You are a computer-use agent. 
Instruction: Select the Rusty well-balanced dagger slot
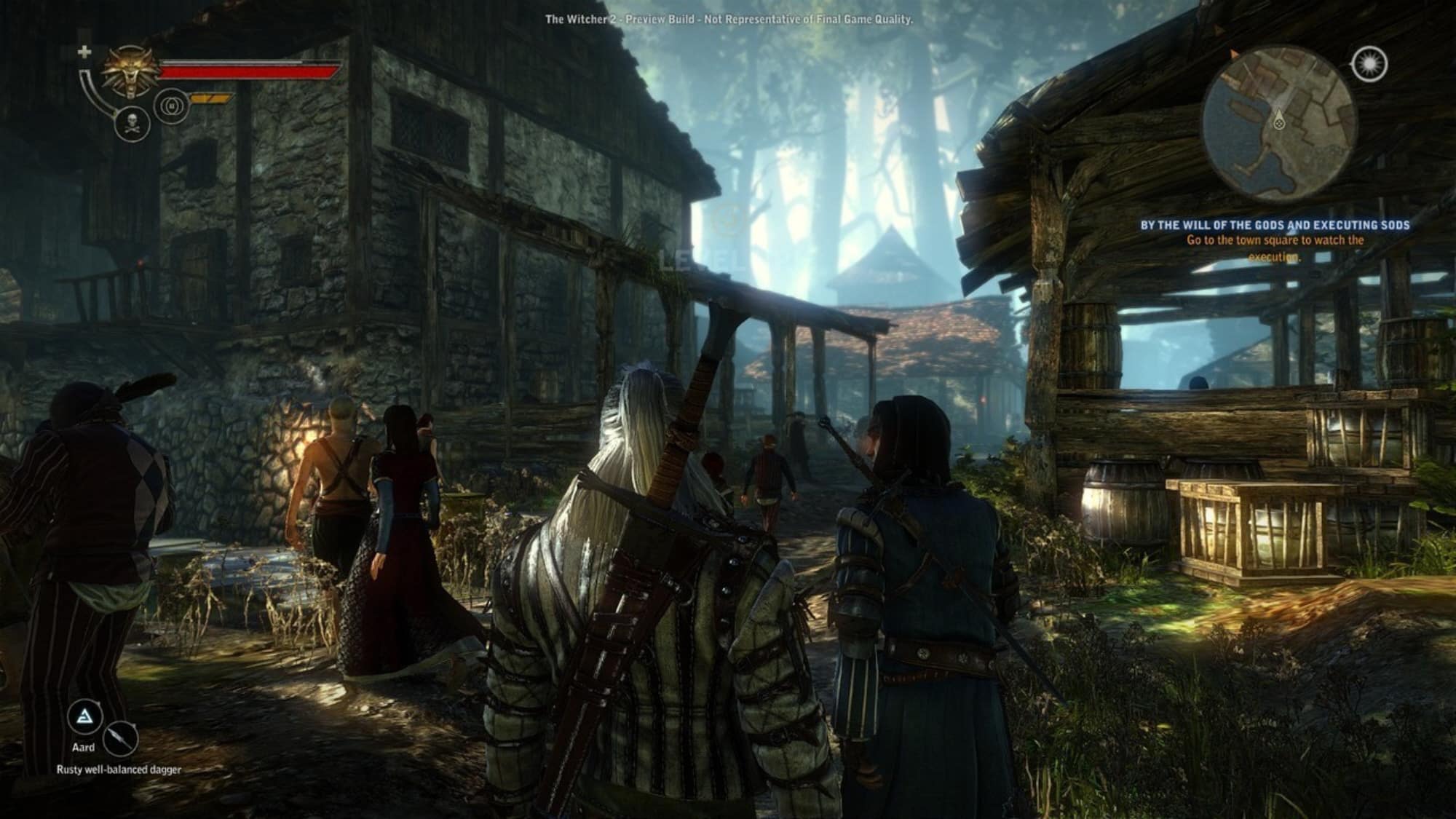120,739
